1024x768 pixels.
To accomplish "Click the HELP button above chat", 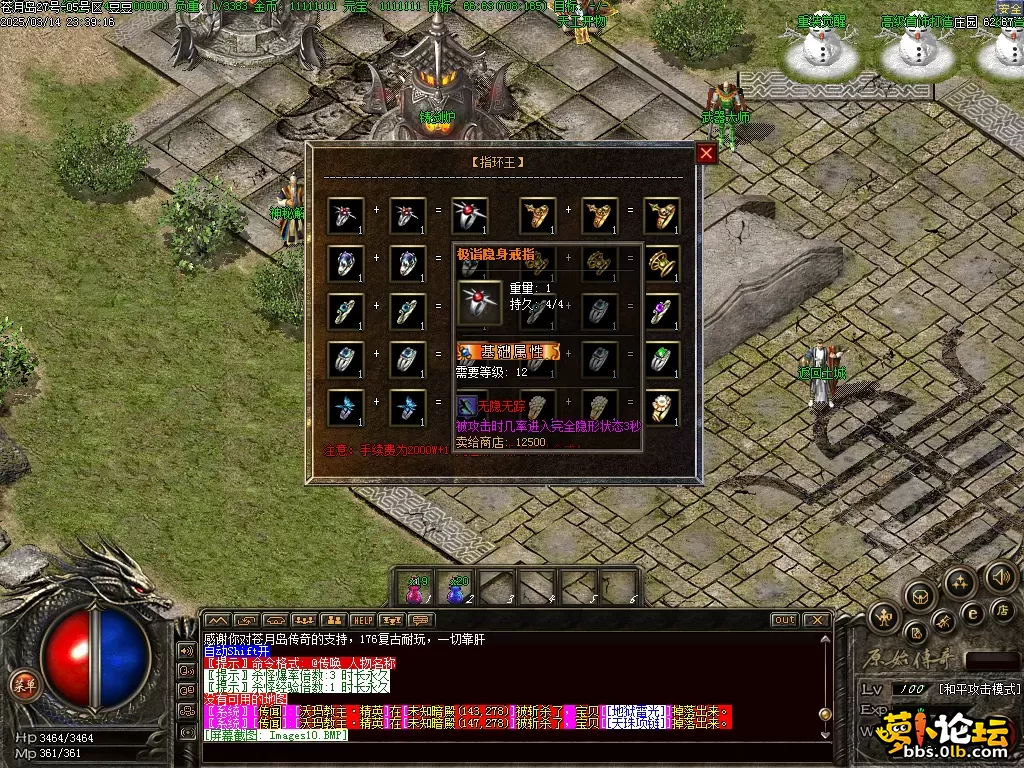I will 362,620.
